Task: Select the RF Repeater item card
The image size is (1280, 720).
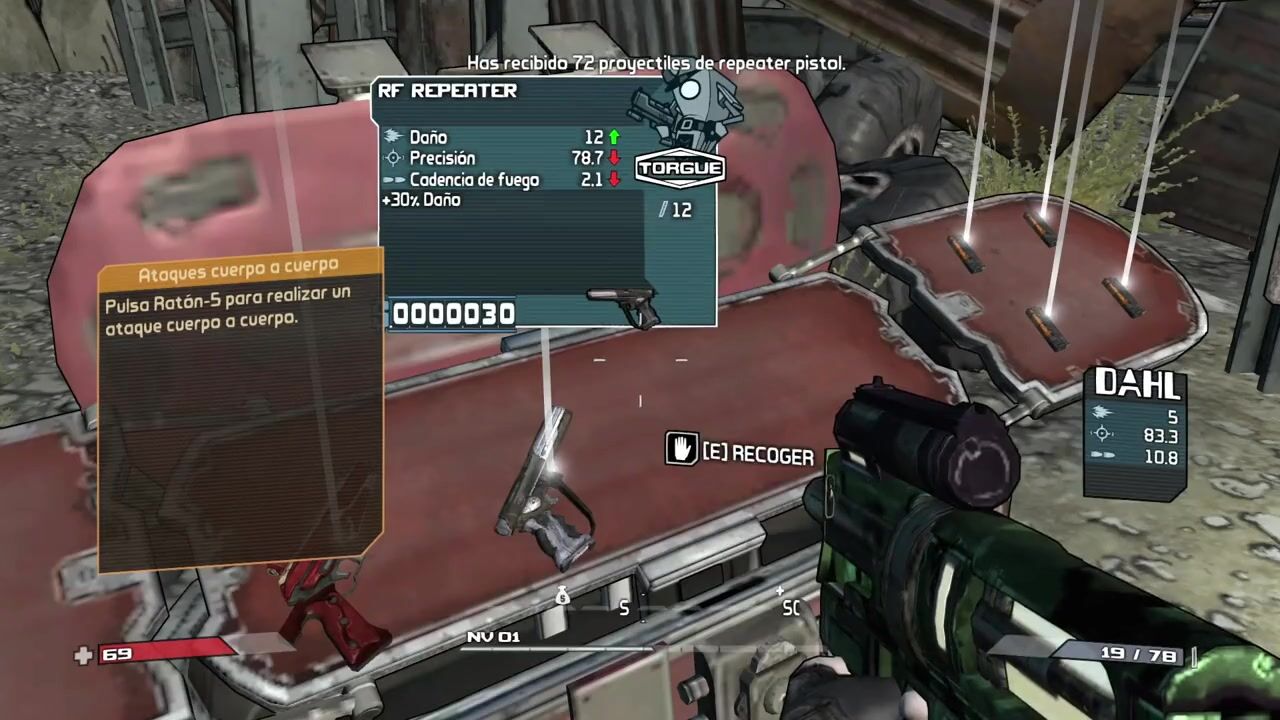Action: tap(546, 203)
